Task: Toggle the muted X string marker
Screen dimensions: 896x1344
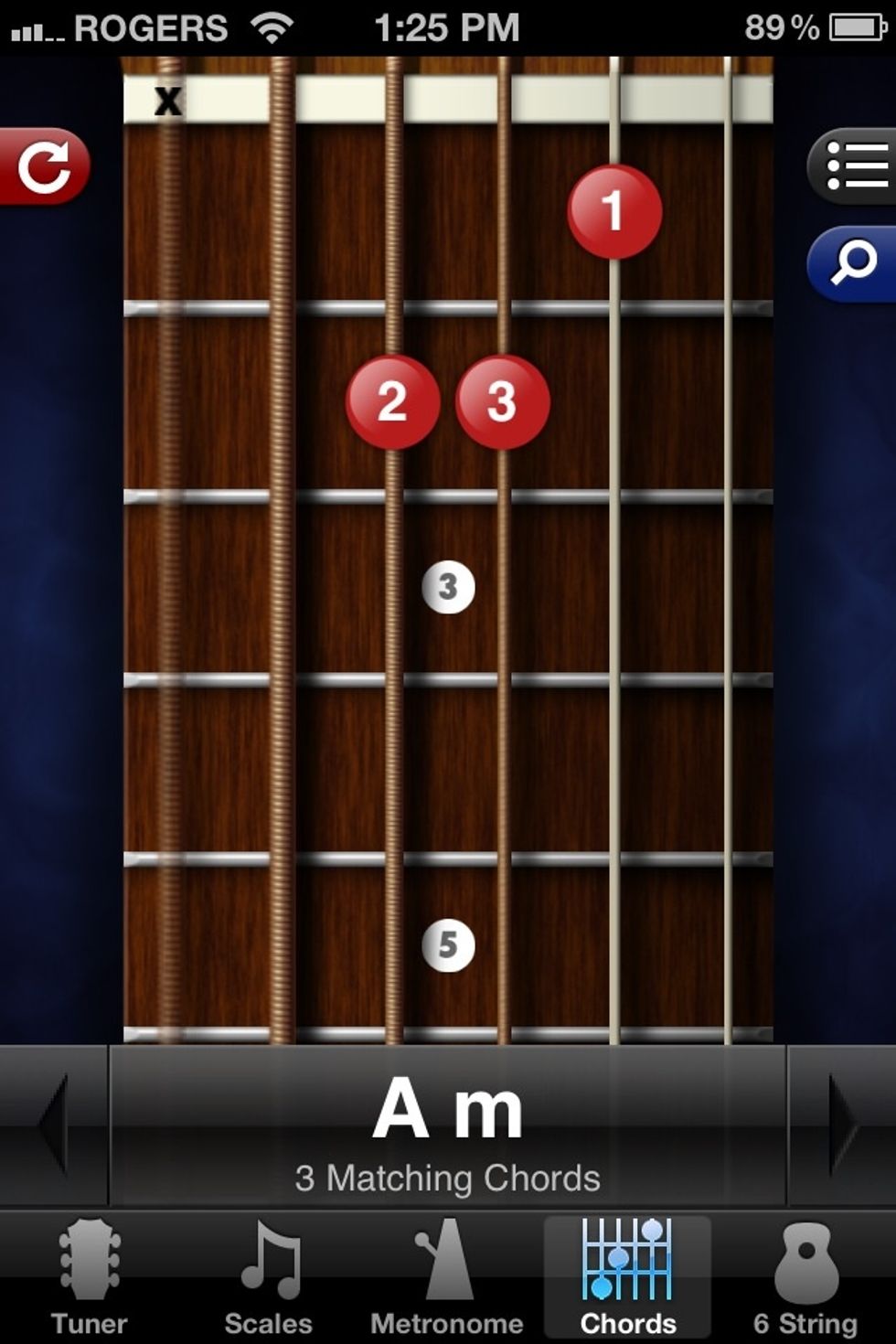Action: point(168,101)
